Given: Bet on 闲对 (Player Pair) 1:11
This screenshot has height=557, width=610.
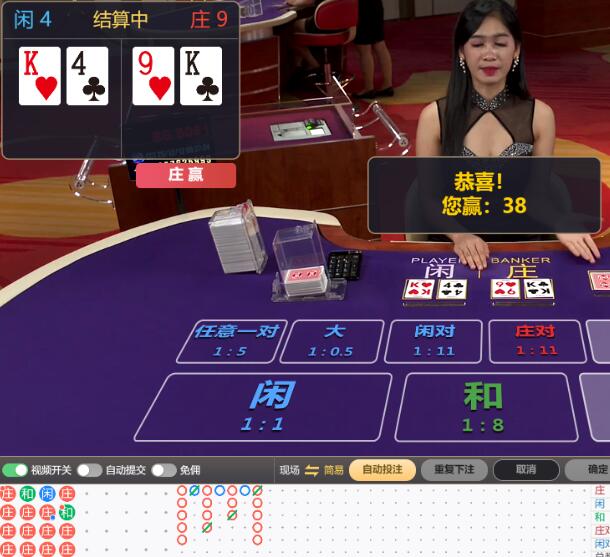Looking at the screenshot, I should click(434, 341).
